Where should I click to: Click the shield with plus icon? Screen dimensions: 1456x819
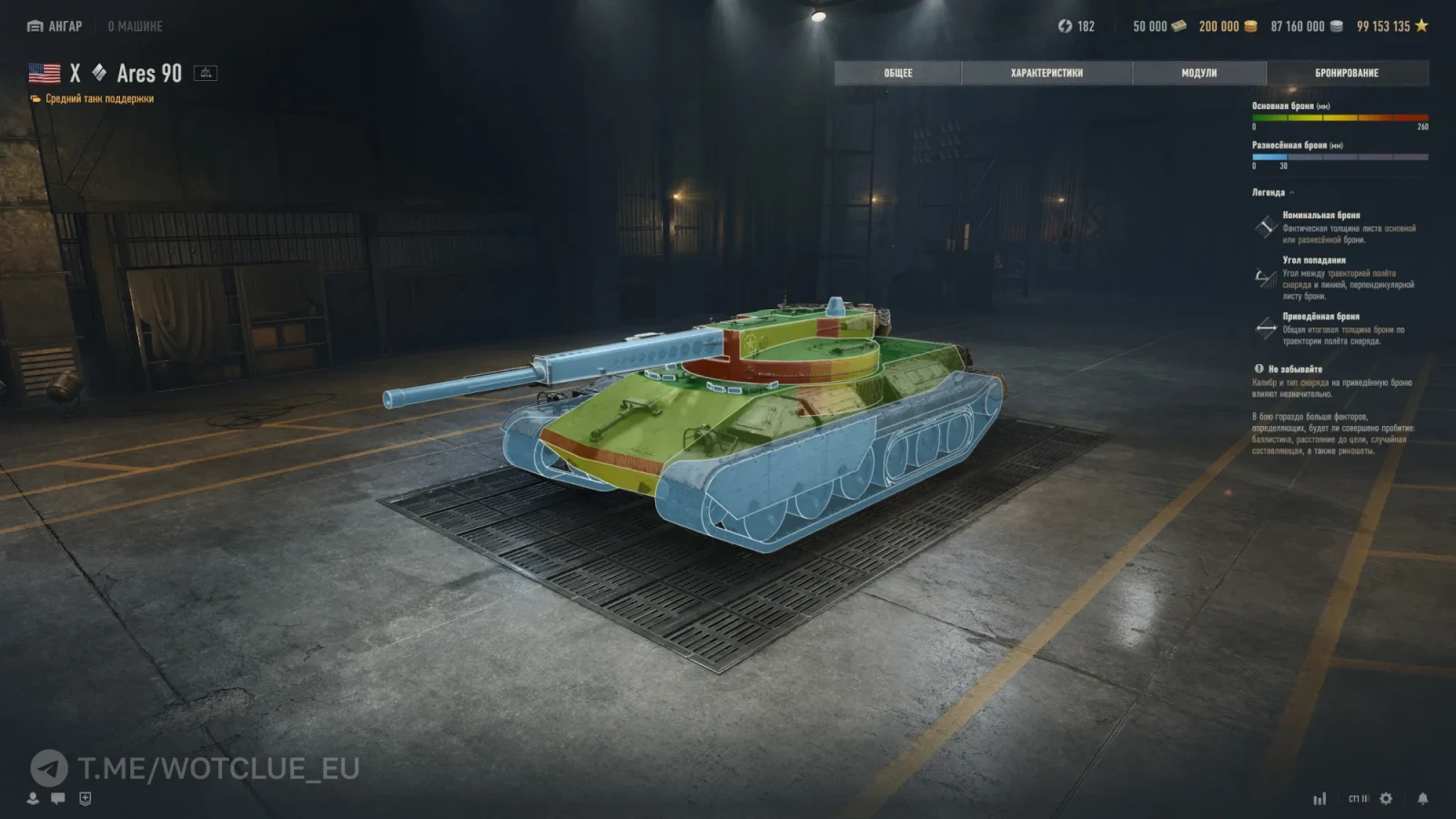[85, 798]
